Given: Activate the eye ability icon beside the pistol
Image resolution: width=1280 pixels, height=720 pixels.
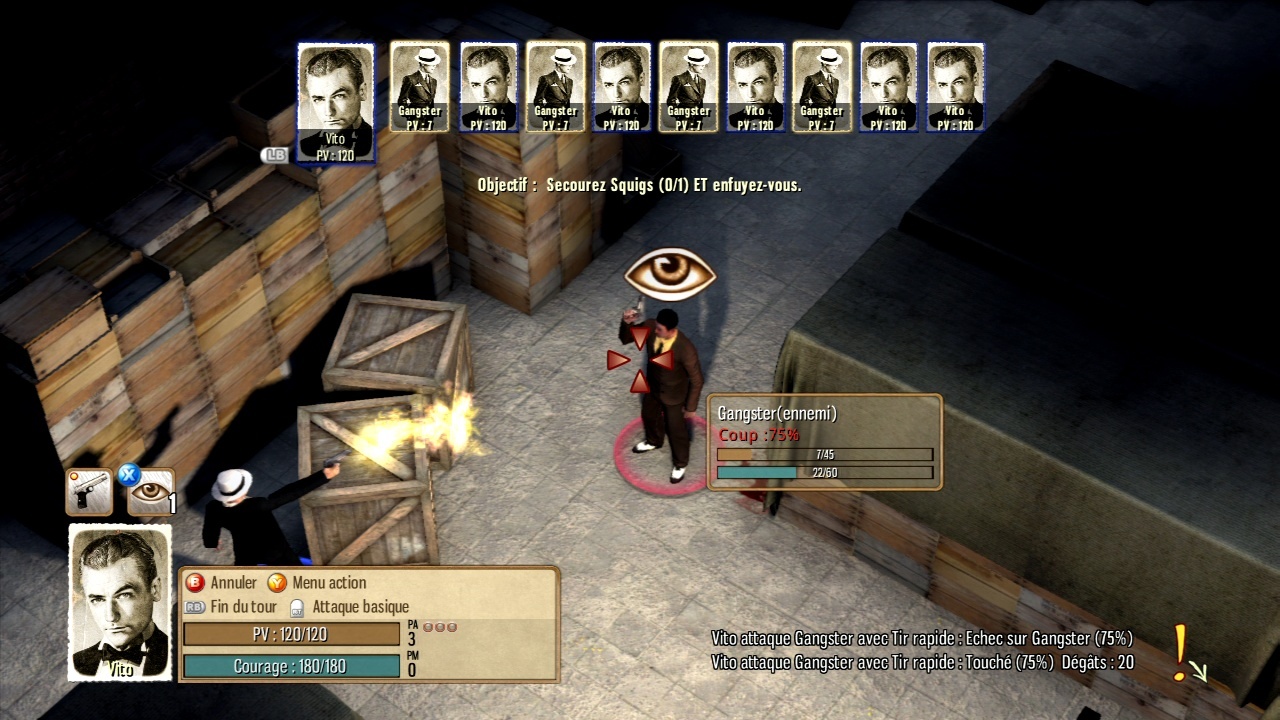Looking at the screenshot, I should (x=151, y=492).
